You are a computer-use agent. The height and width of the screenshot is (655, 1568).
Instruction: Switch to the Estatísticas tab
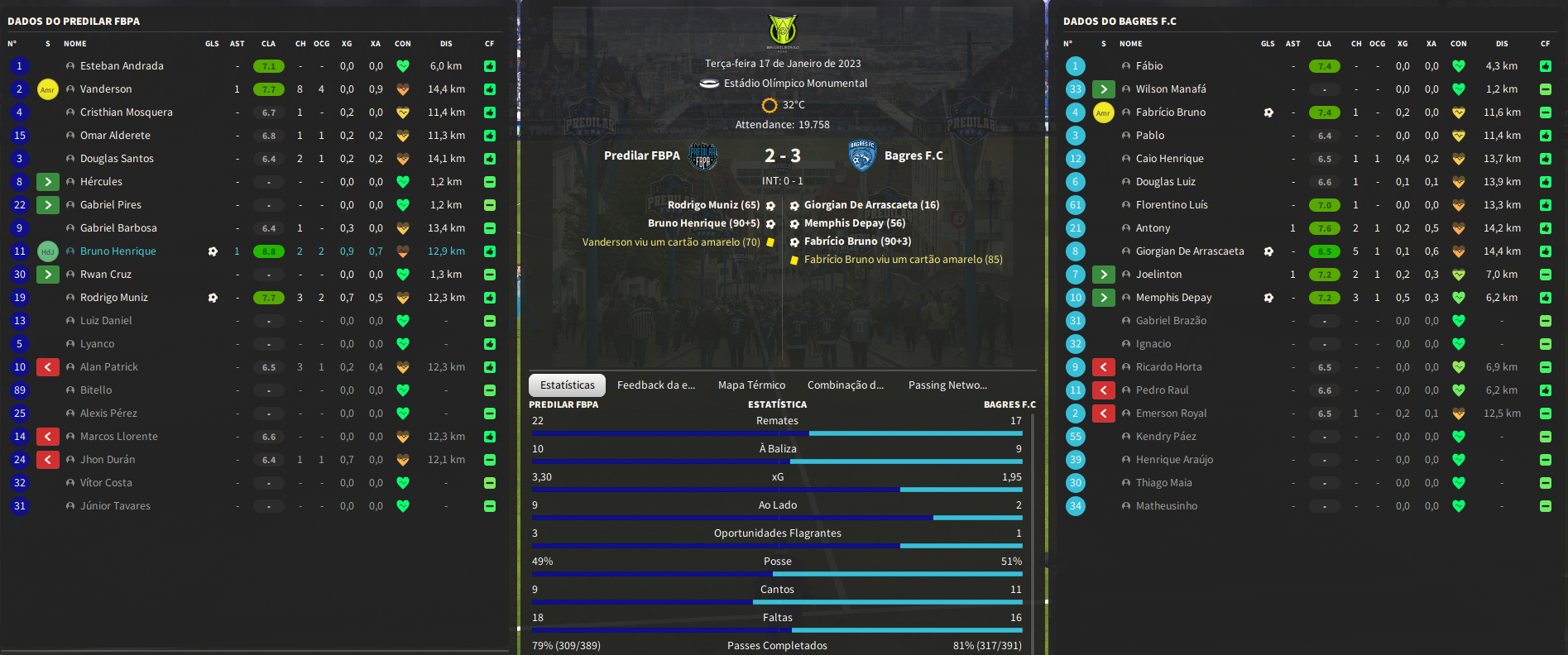[568, 385]
